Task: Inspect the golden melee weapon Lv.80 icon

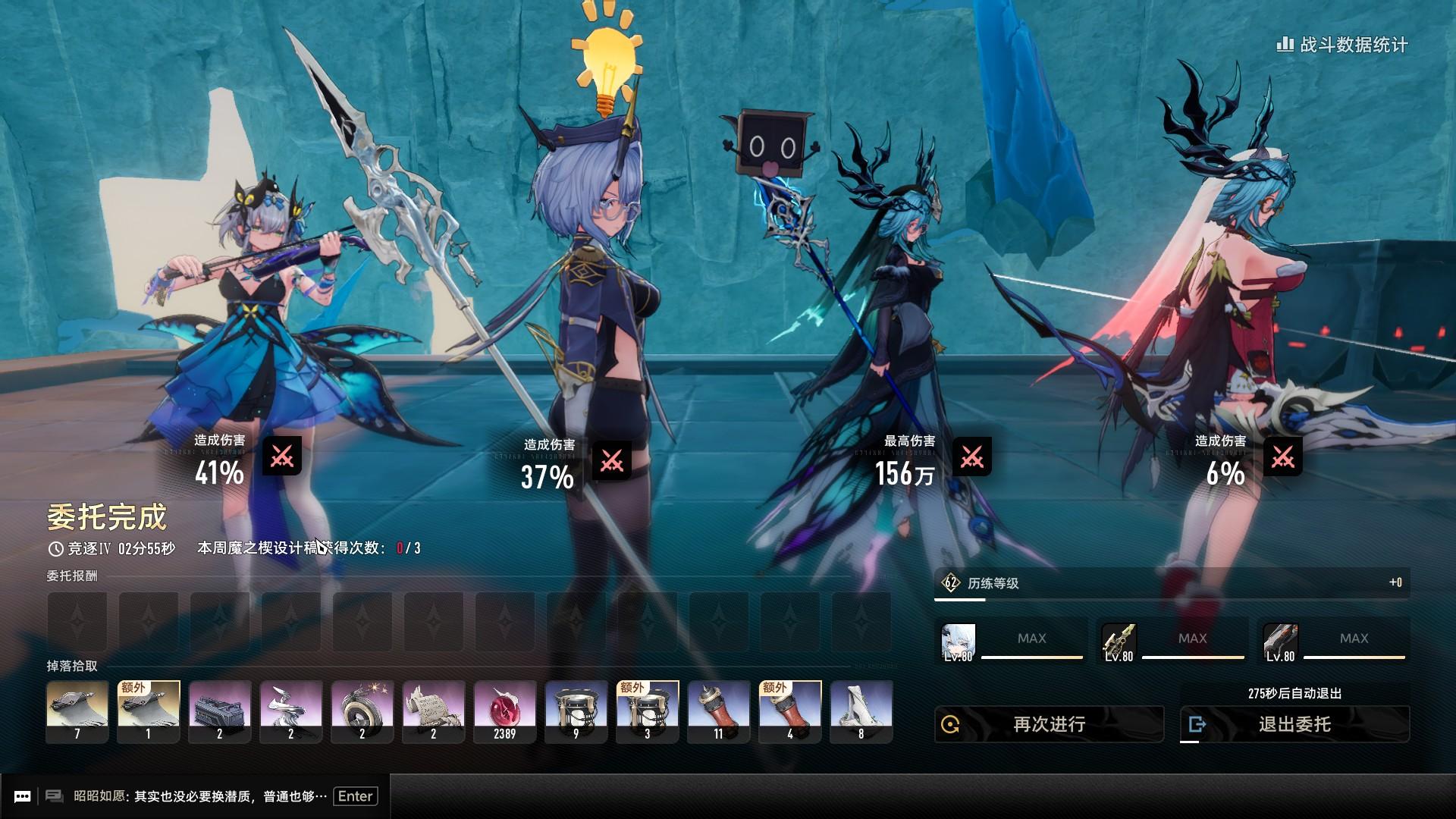Action: click(1119, 643)
